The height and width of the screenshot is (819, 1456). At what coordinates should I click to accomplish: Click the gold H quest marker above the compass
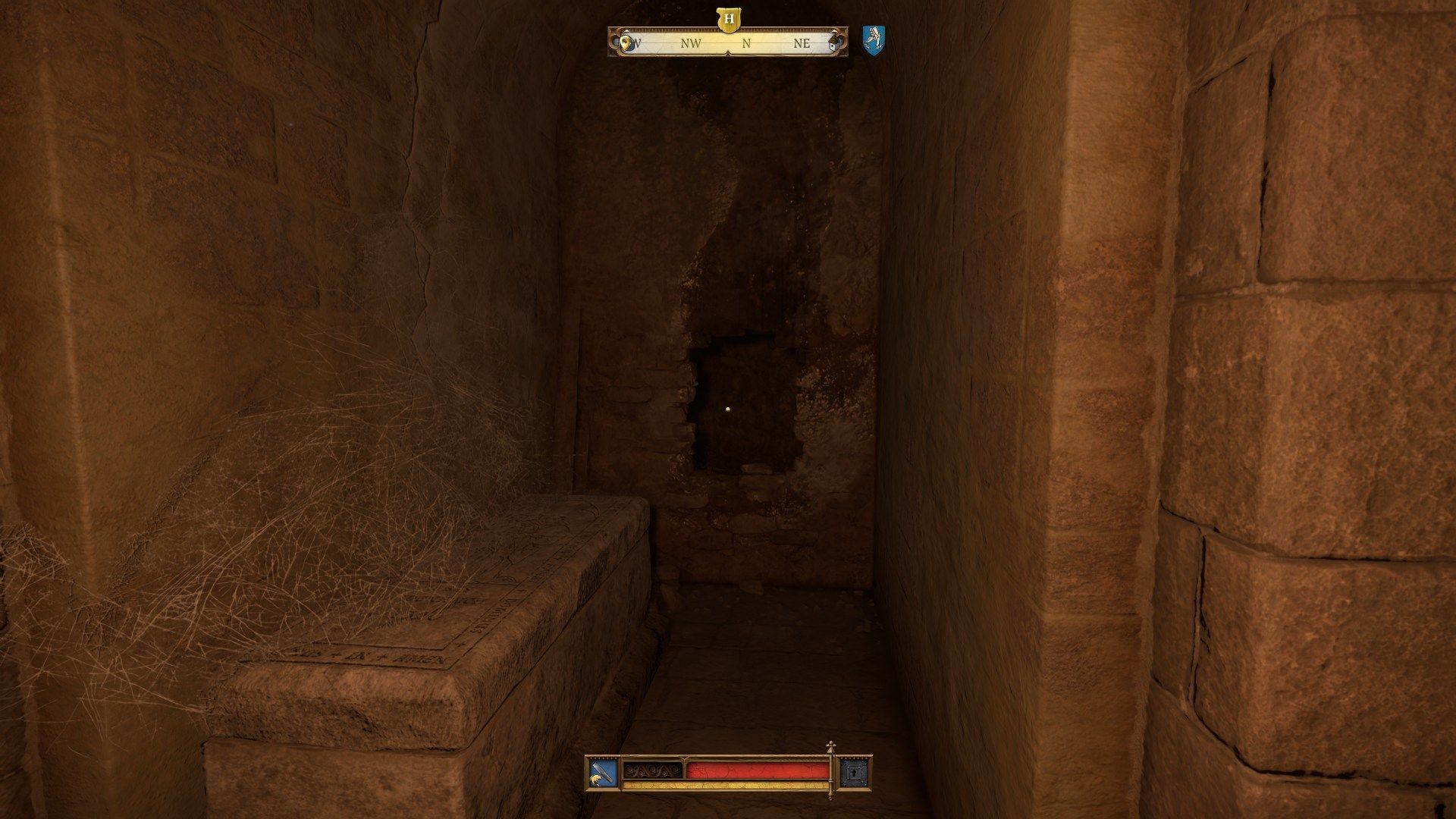click(729, 20)
